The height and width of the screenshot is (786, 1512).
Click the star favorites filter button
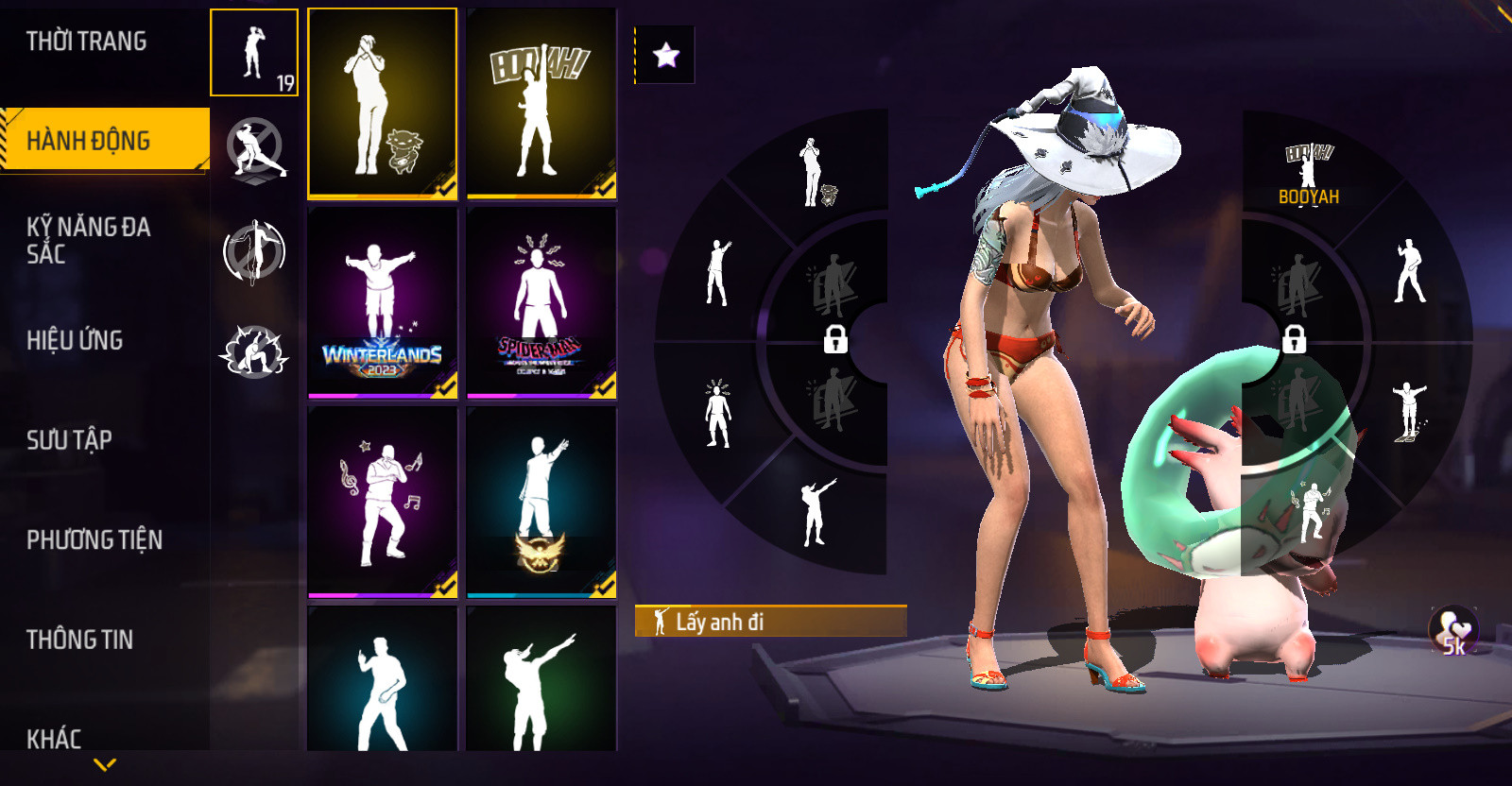(666, 55)
